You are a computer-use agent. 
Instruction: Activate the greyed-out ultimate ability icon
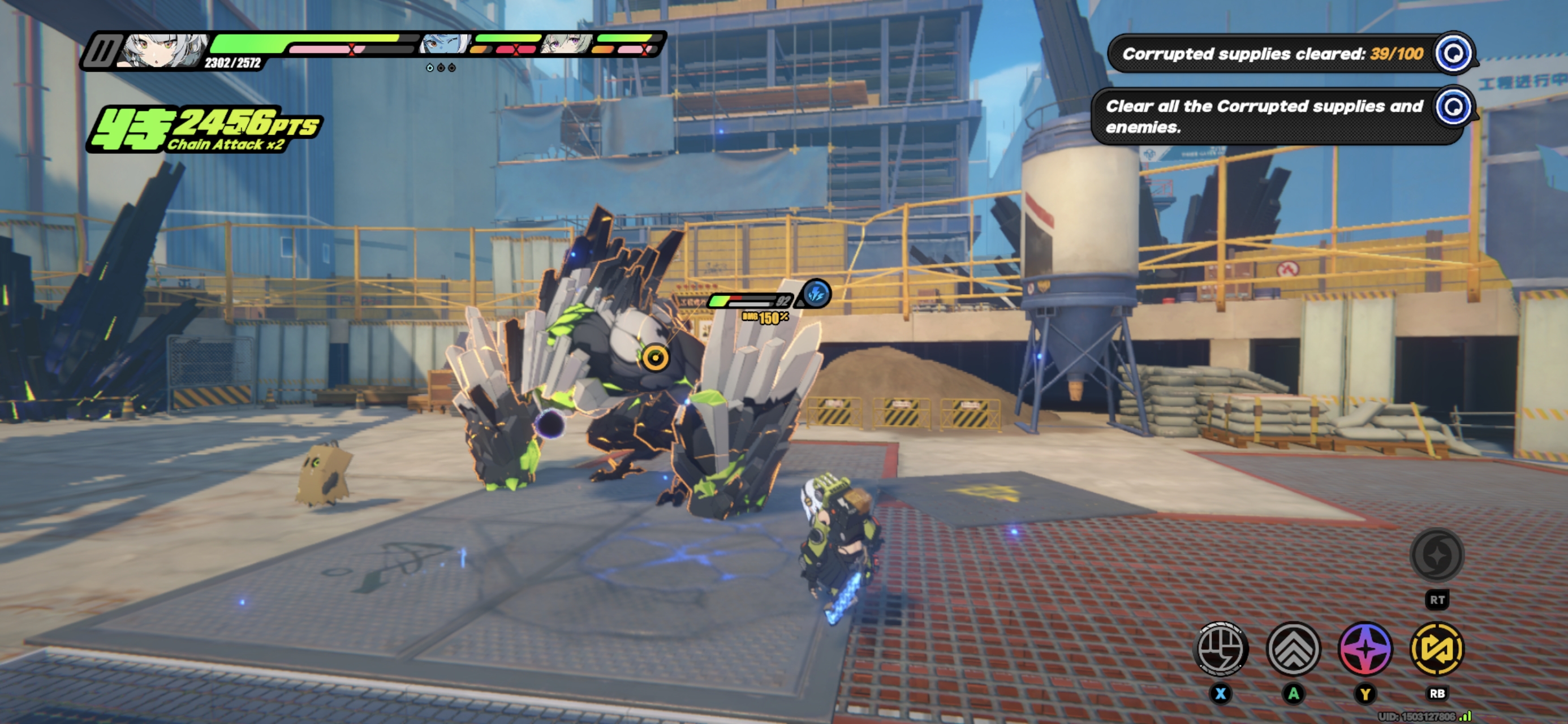pos(1437,555)
